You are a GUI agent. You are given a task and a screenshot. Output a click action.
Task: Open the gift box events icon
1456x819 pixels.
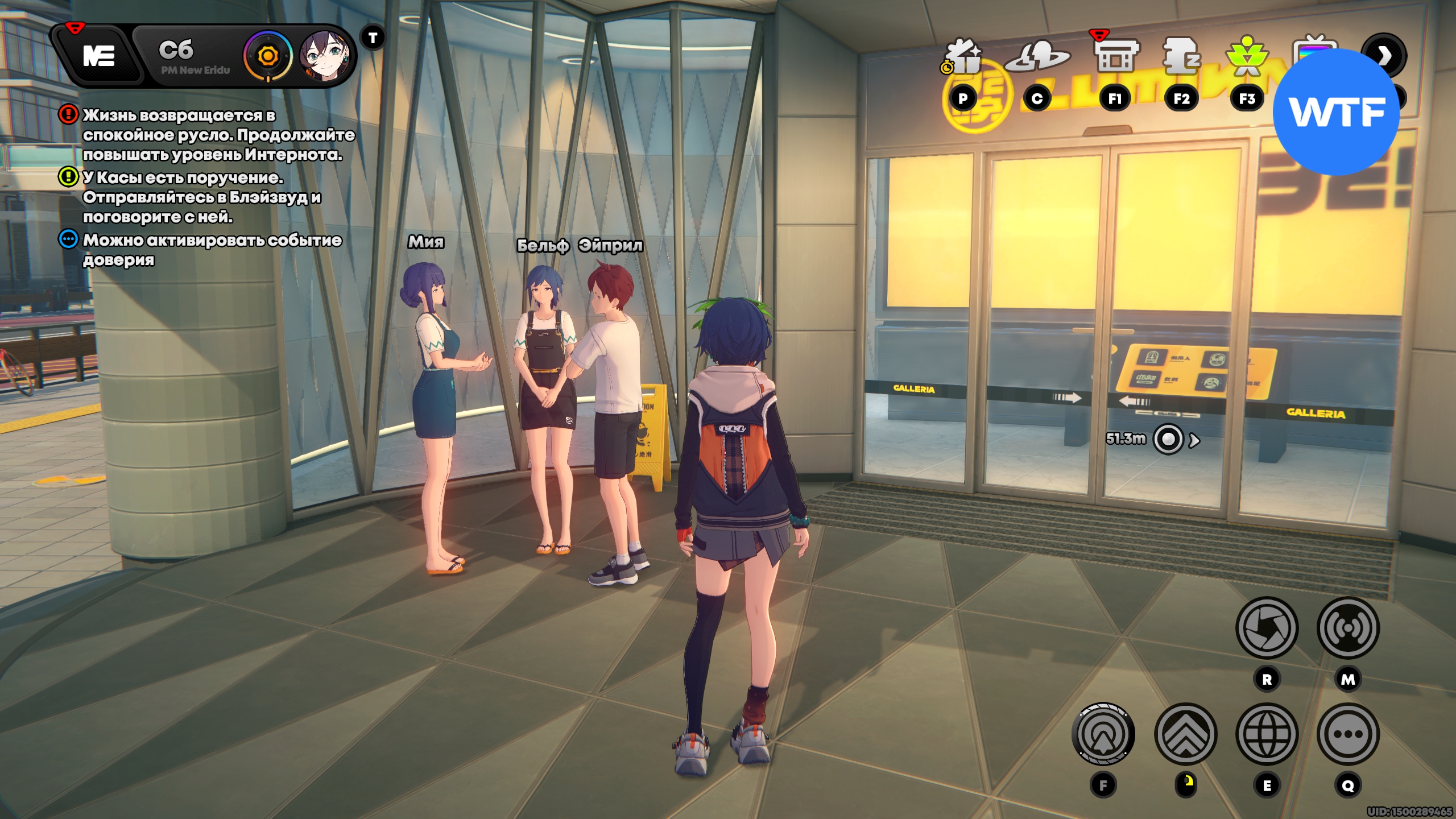(962, 57)
